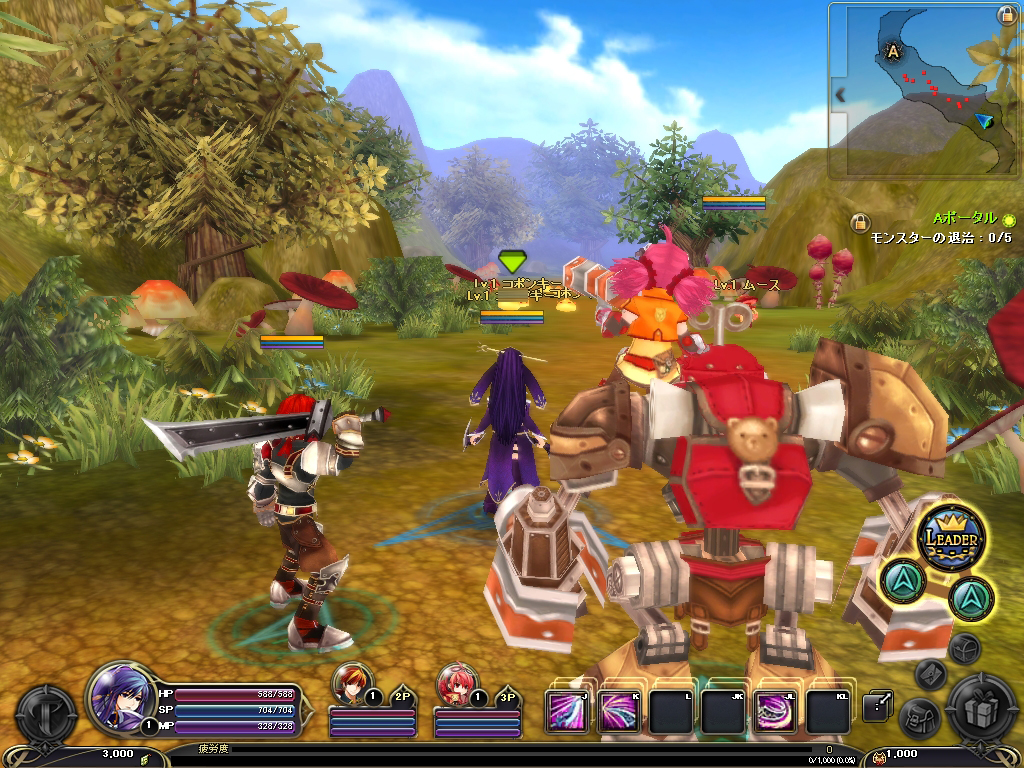
Task: Use the purple swirl skill in JL slot
Action: pos(775,712)
